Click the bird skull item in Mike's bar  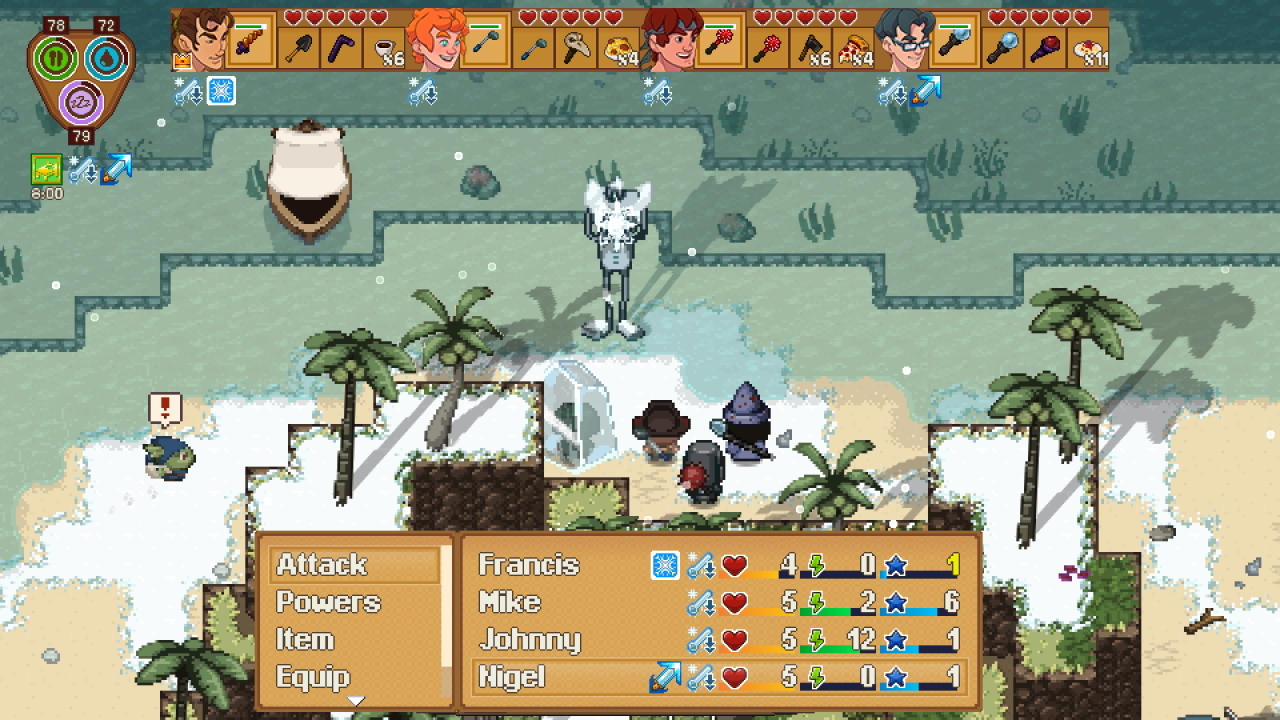click(x=575, y=46)
